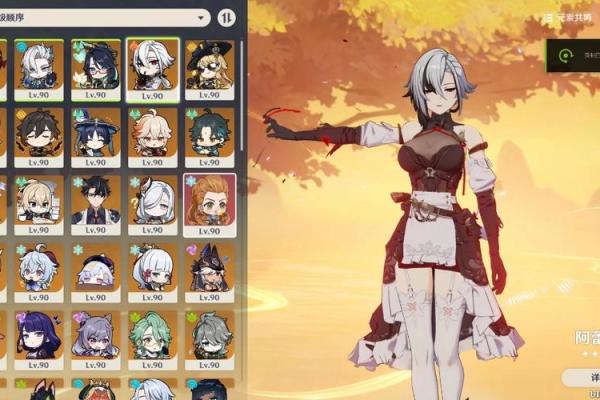Select the orange-haired character with sunglasses

pyautogui.click(x=209, y=202)
